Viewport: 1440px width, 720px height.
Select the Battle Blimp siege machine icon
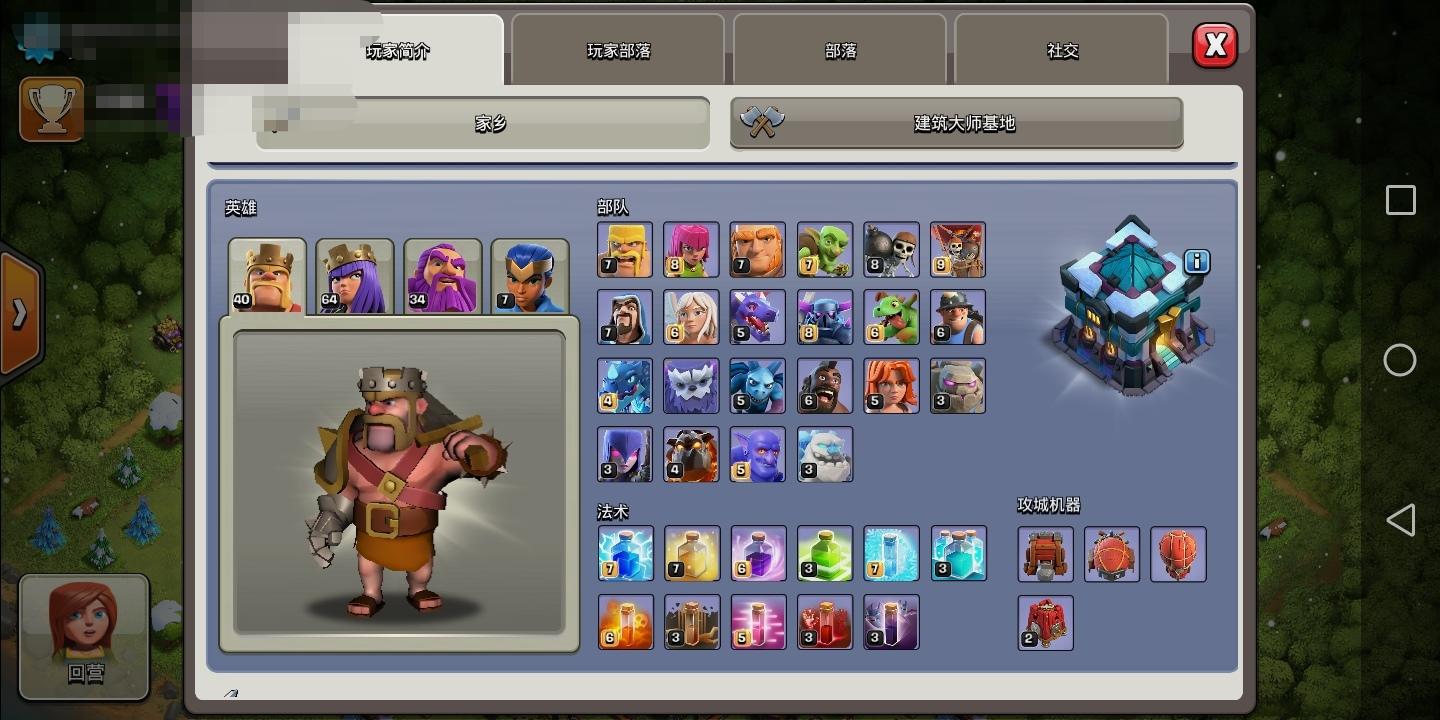click(1112, 553)
